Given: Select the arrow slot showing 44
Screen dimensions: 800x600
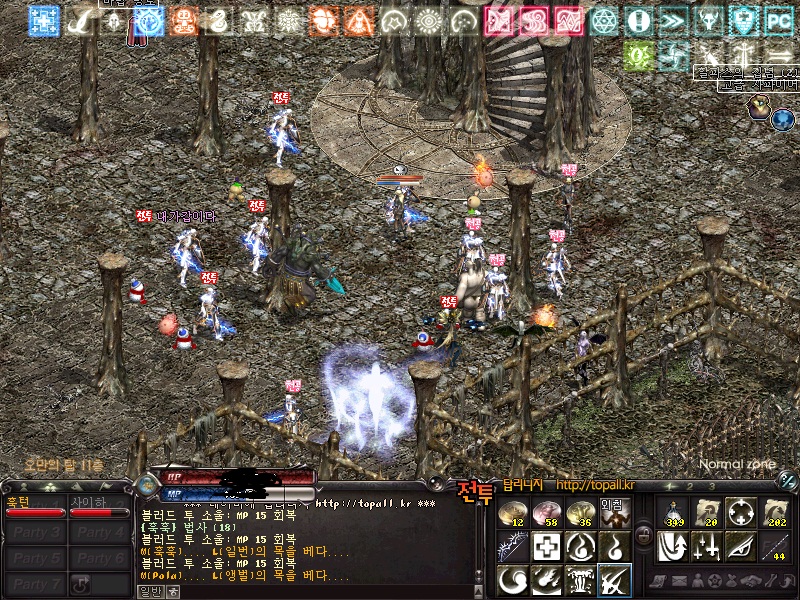Looking at the screenshot, I should (x=776, y=546).
